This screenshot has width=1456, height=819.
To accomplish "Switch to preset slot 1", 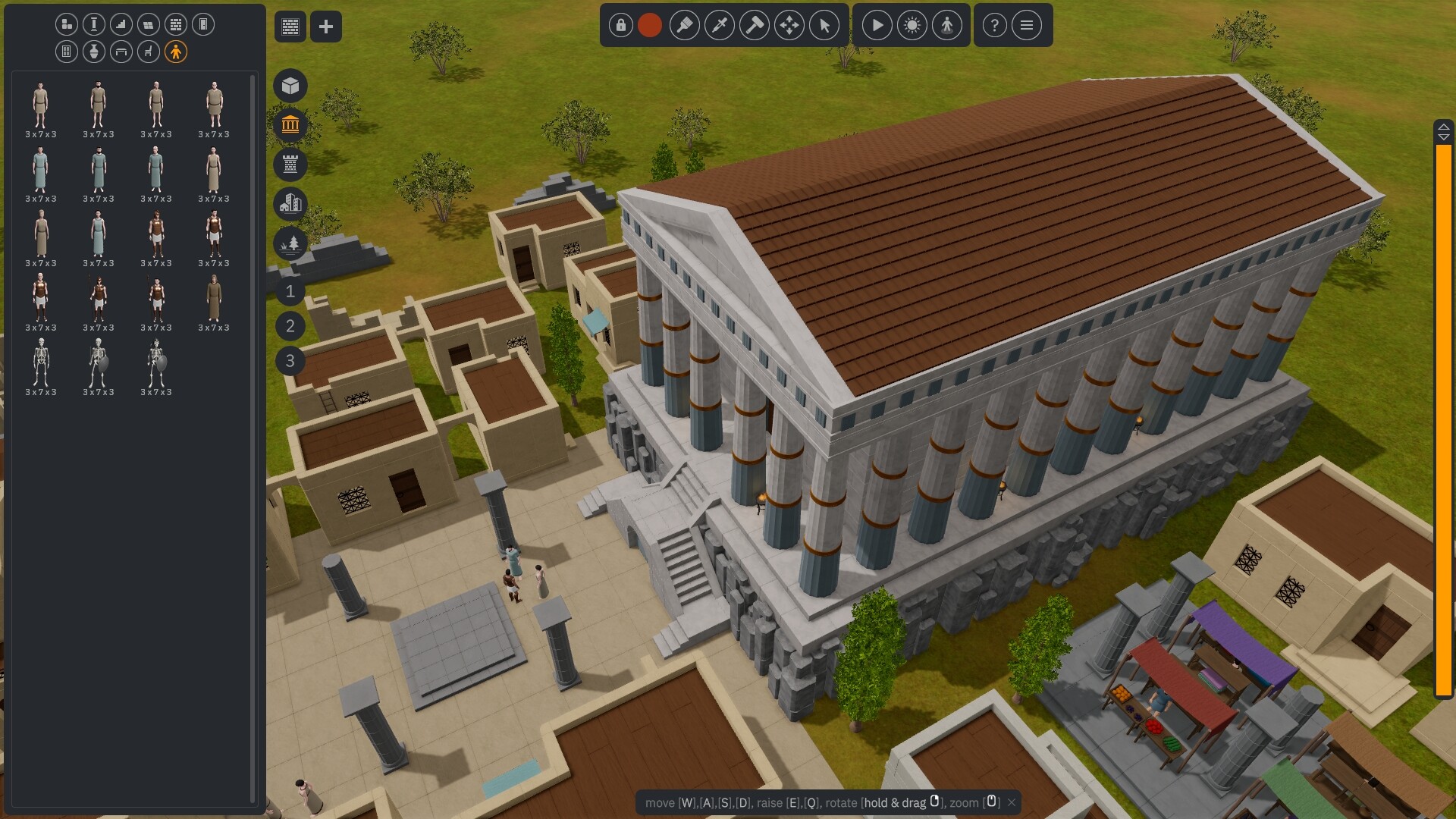I will 289,292.
